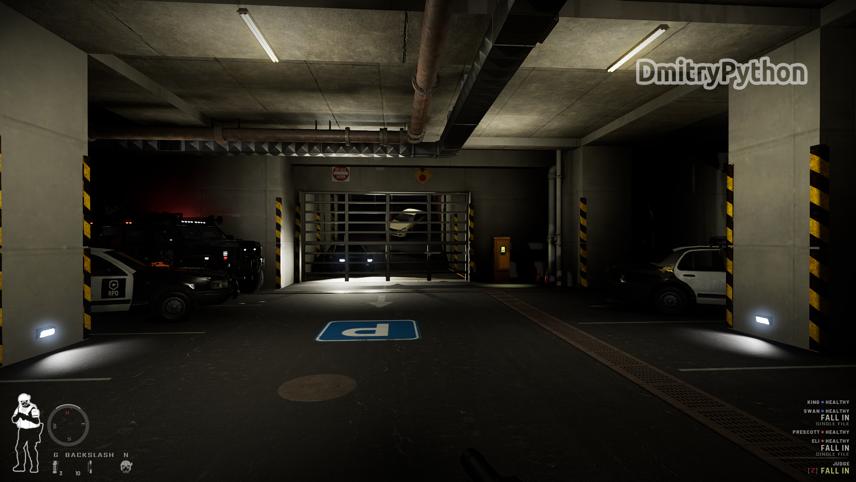Screen dimensions: 856x482
Task: Pick Prescott from the squad status list
Action: click(805, 432)
